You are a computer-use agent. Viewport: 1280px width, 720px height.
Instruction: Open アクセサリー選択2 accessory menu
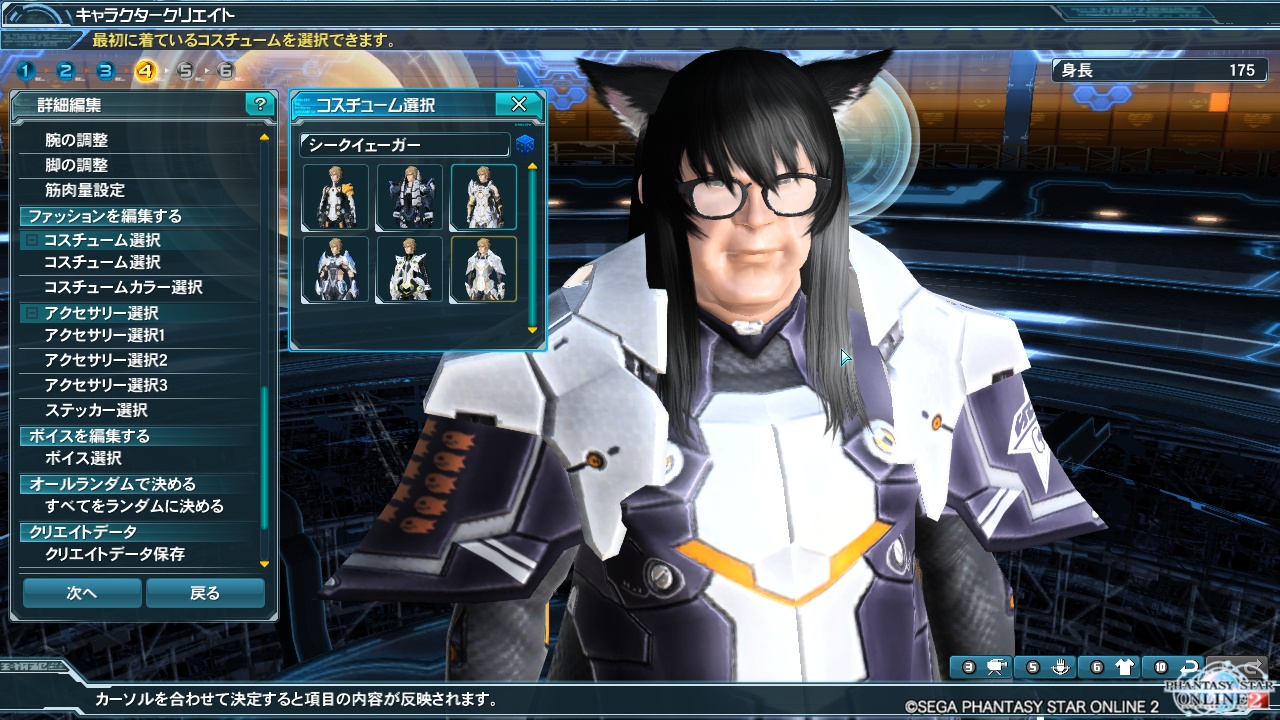105,360
